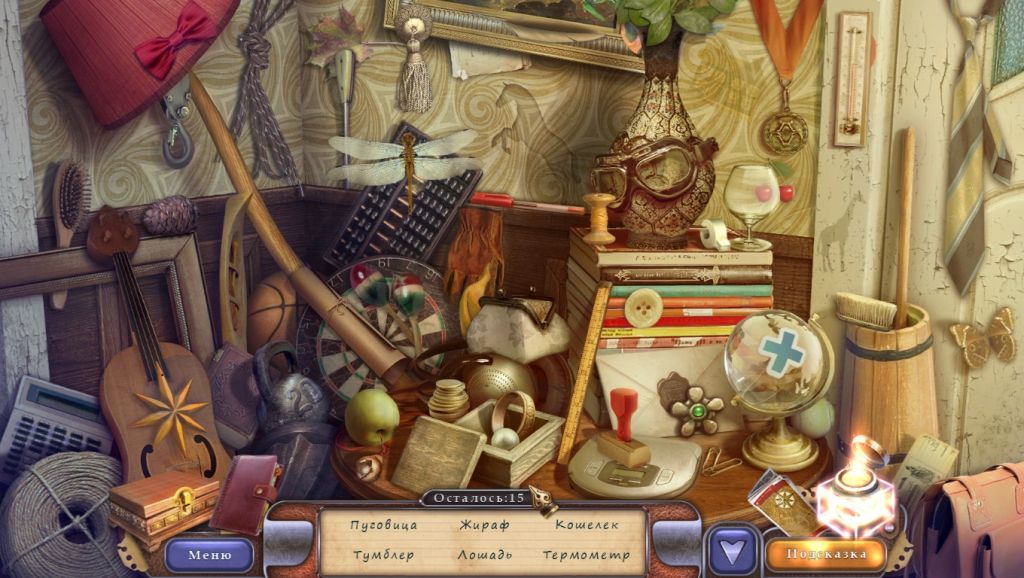The image size is (1024, 578).
Task: Choose the word Жираф in the list
Action: coord(485,525)
